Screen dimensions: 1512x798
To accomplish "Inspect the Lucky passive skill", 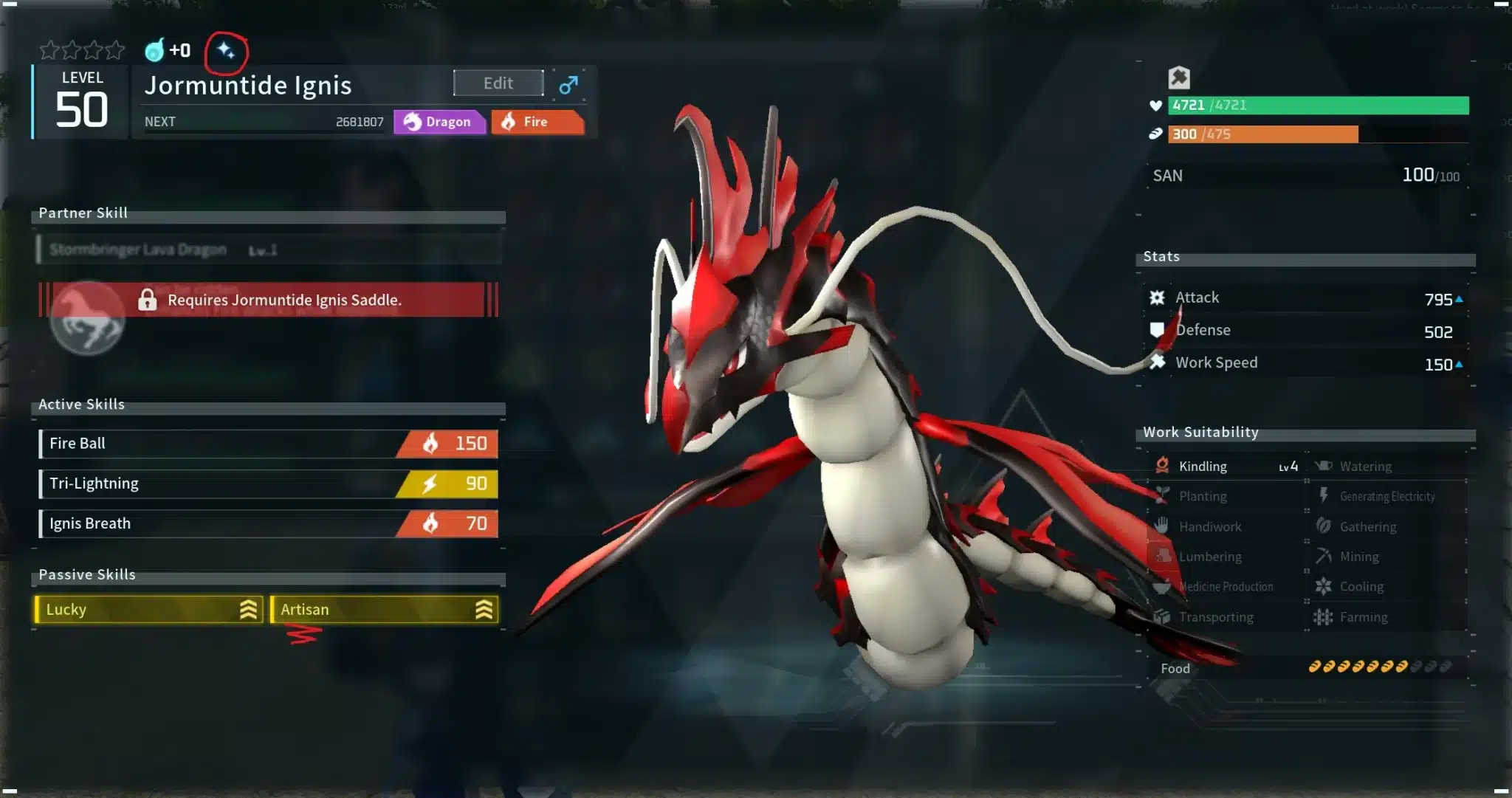I will click(x=148, y=610).
